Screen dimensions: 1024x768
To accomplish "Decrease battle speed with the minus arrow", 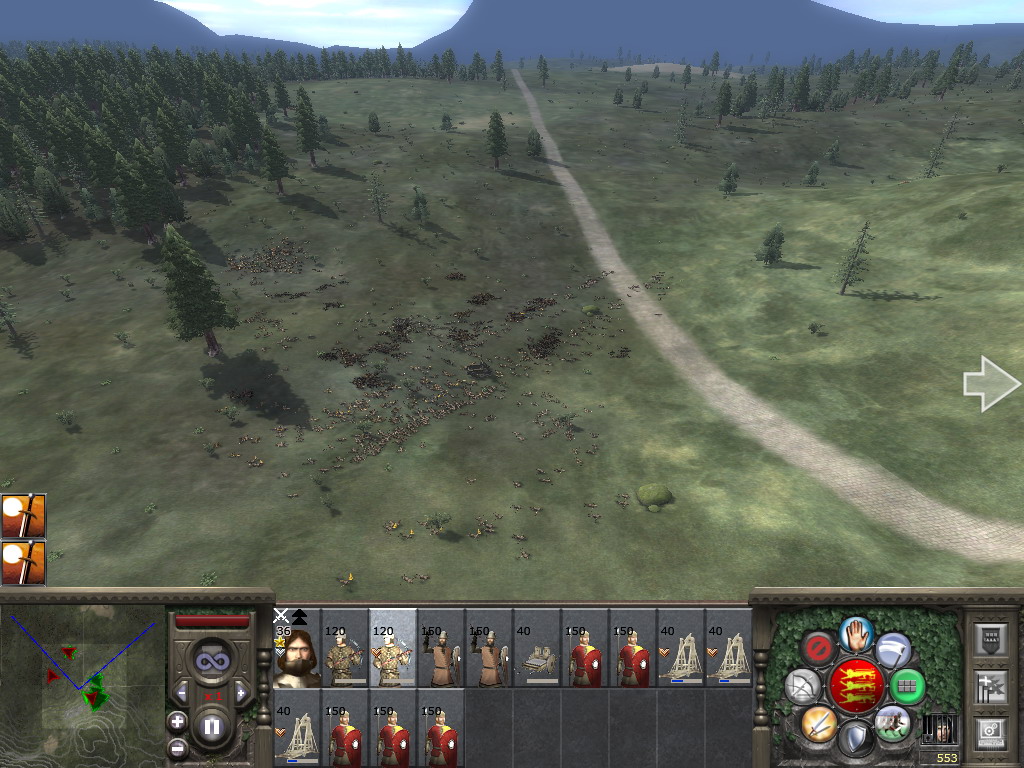I will [182, 692].
